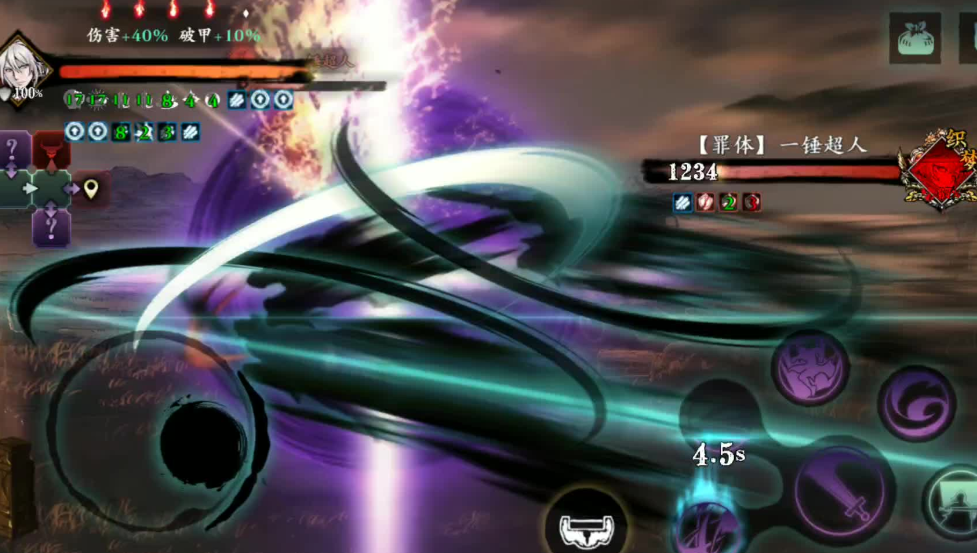
Task: Open the bag pouch icon
Action: click(914, 38)
